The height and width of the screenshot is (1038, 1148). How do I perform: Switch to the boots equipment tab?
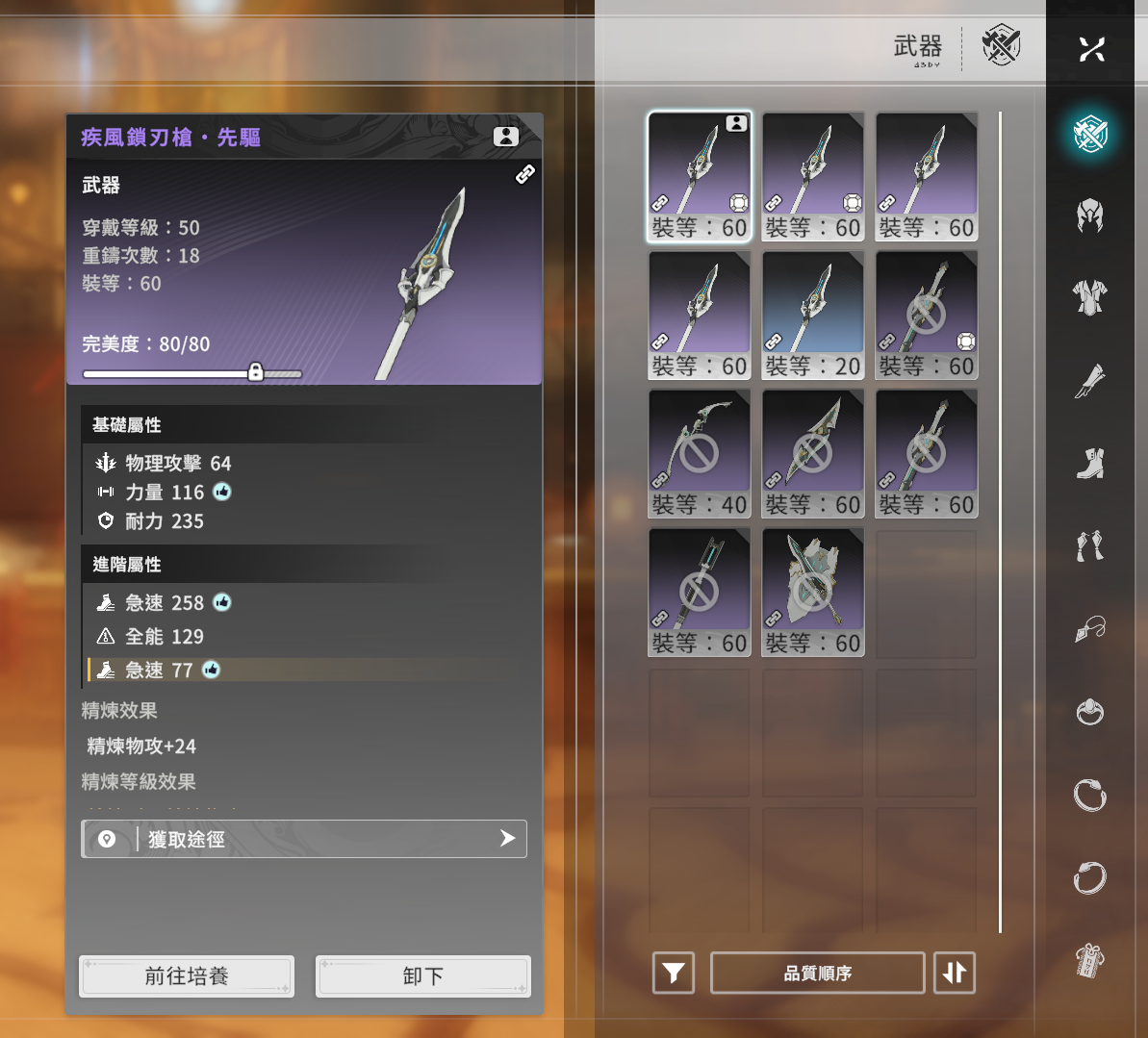[1090, 464]
